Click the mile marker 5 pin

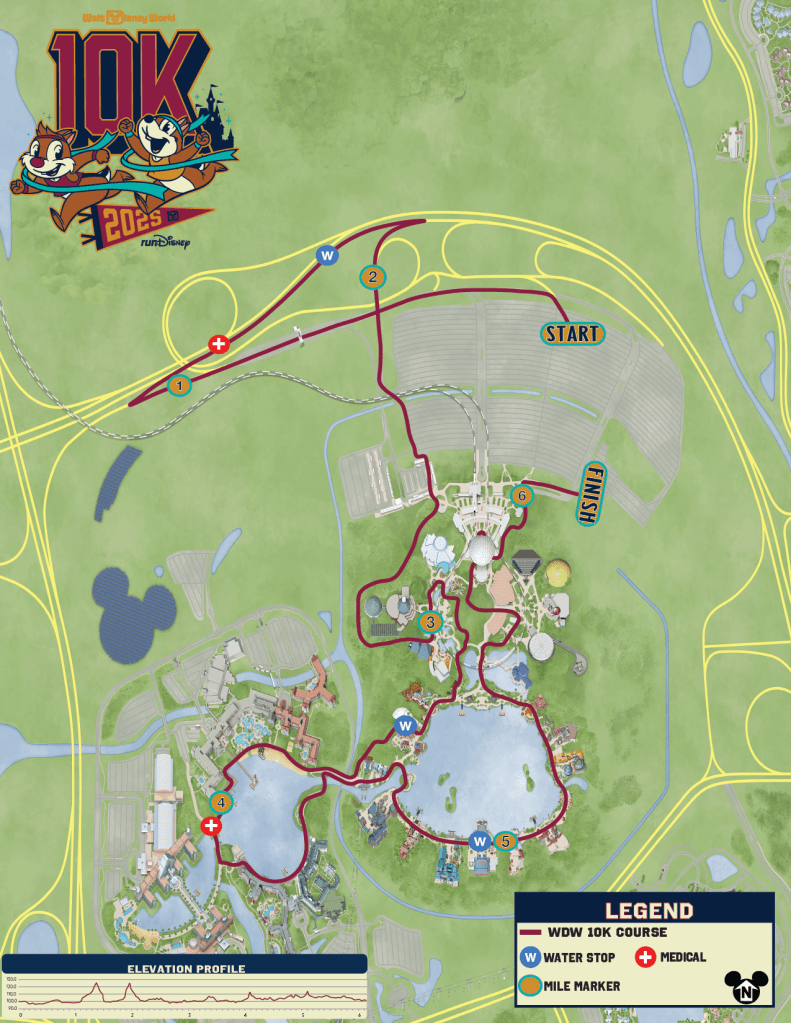[506, 841]
